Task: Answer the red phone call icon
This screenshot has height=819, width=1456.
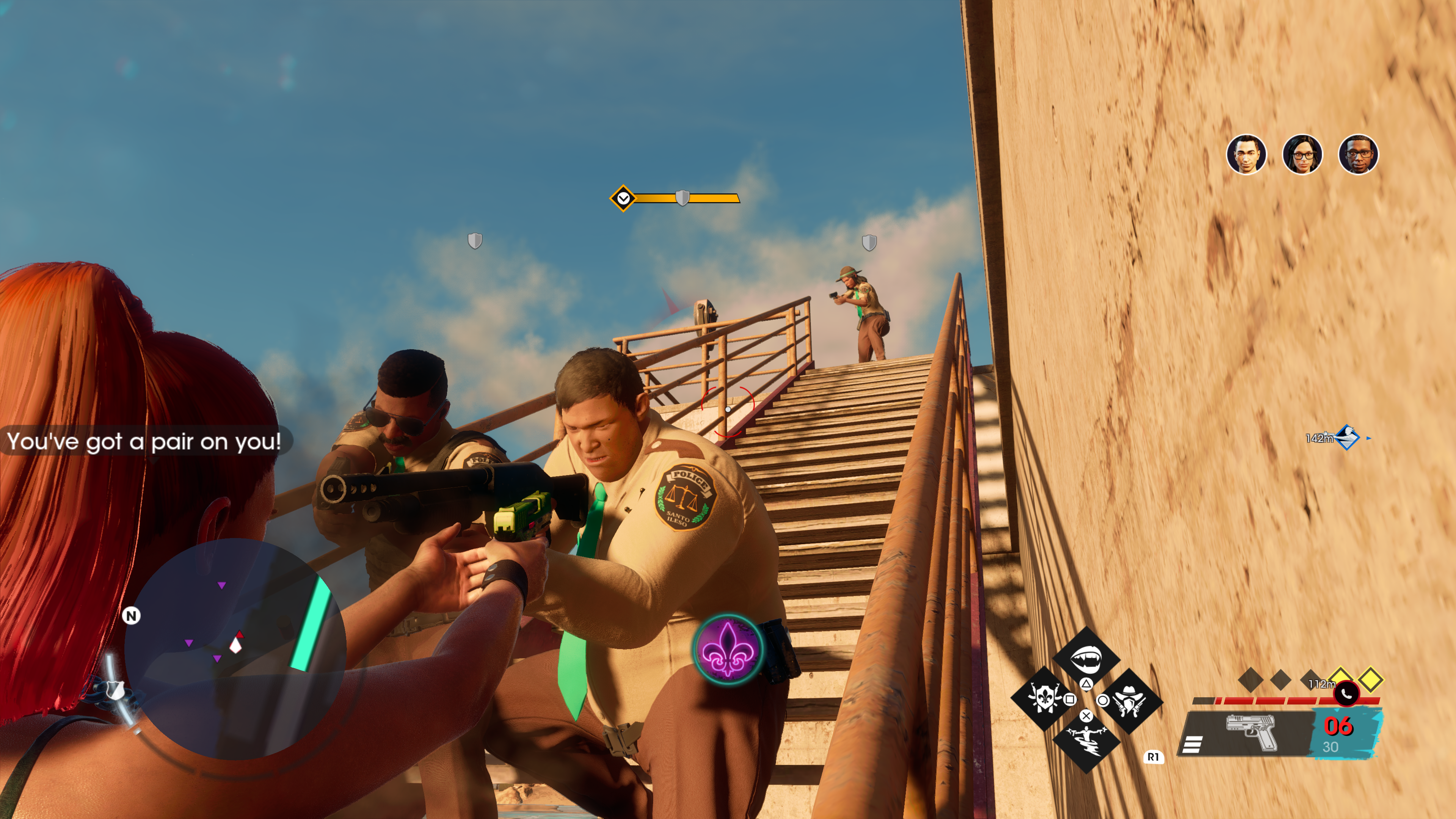Action: (x=1347, y=693)
